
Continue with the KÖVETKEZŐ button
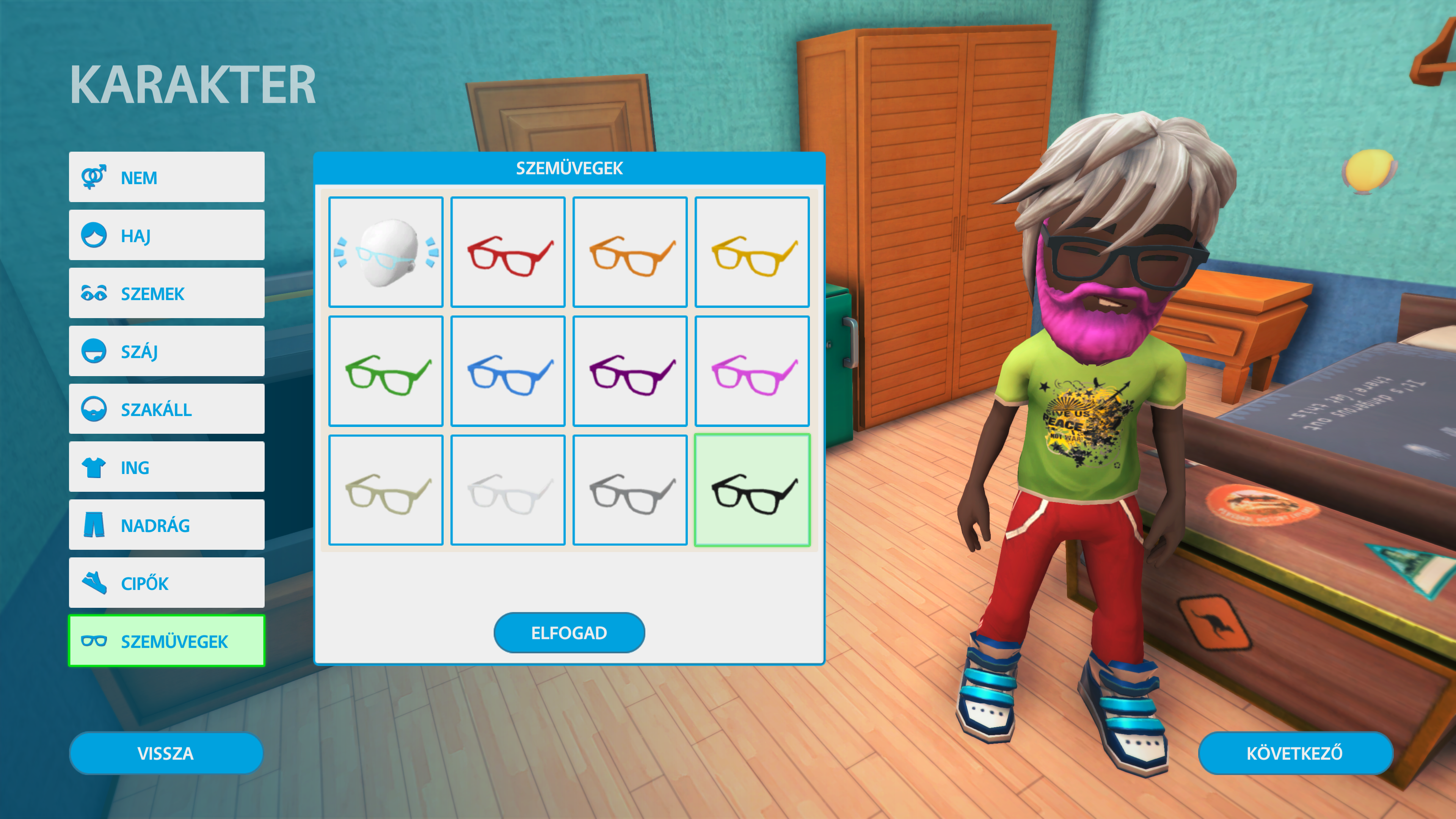(x=1295, y=753)
